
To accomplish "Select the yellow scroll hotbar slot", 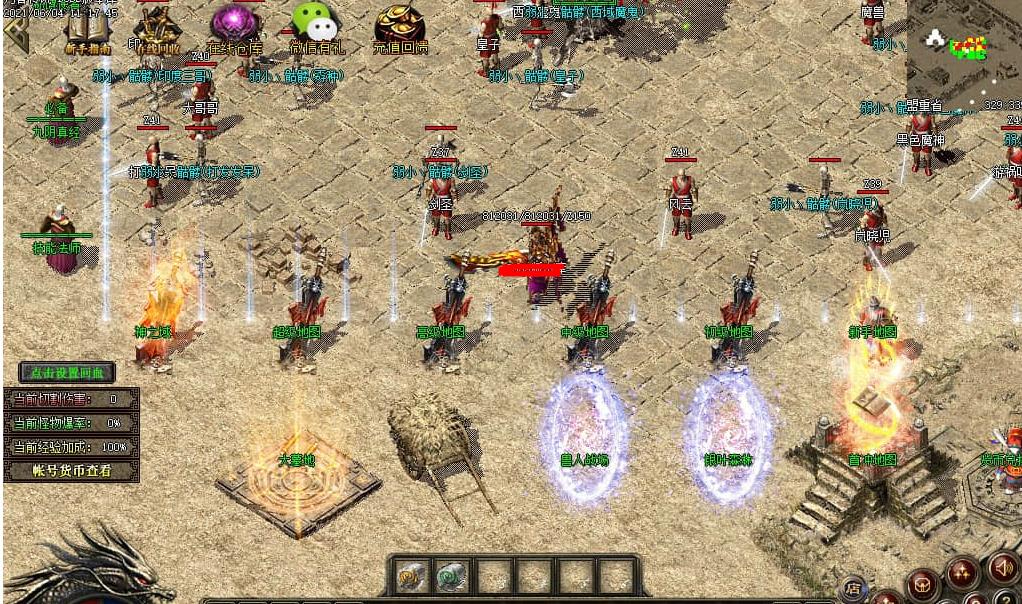I will click(x=412, y=576).
